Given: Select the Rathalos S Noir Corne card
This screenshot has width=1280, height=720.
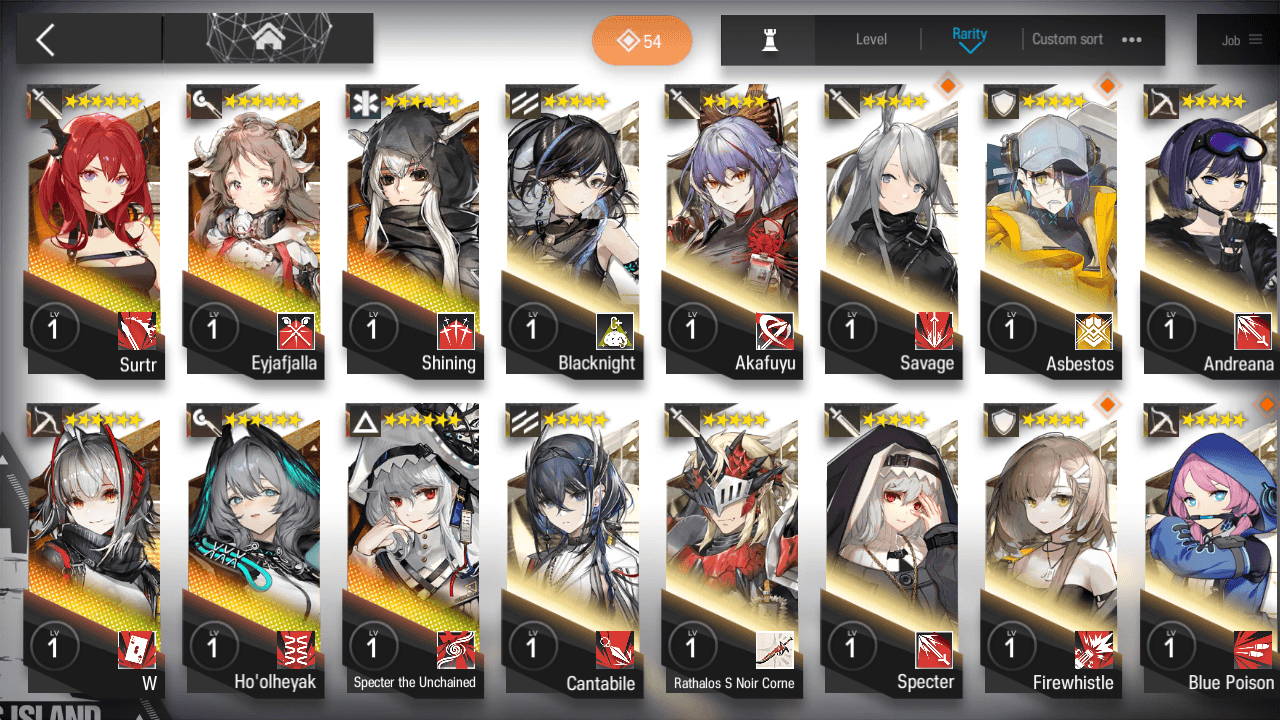Looking at the screenshot, I should pos(732,550).
